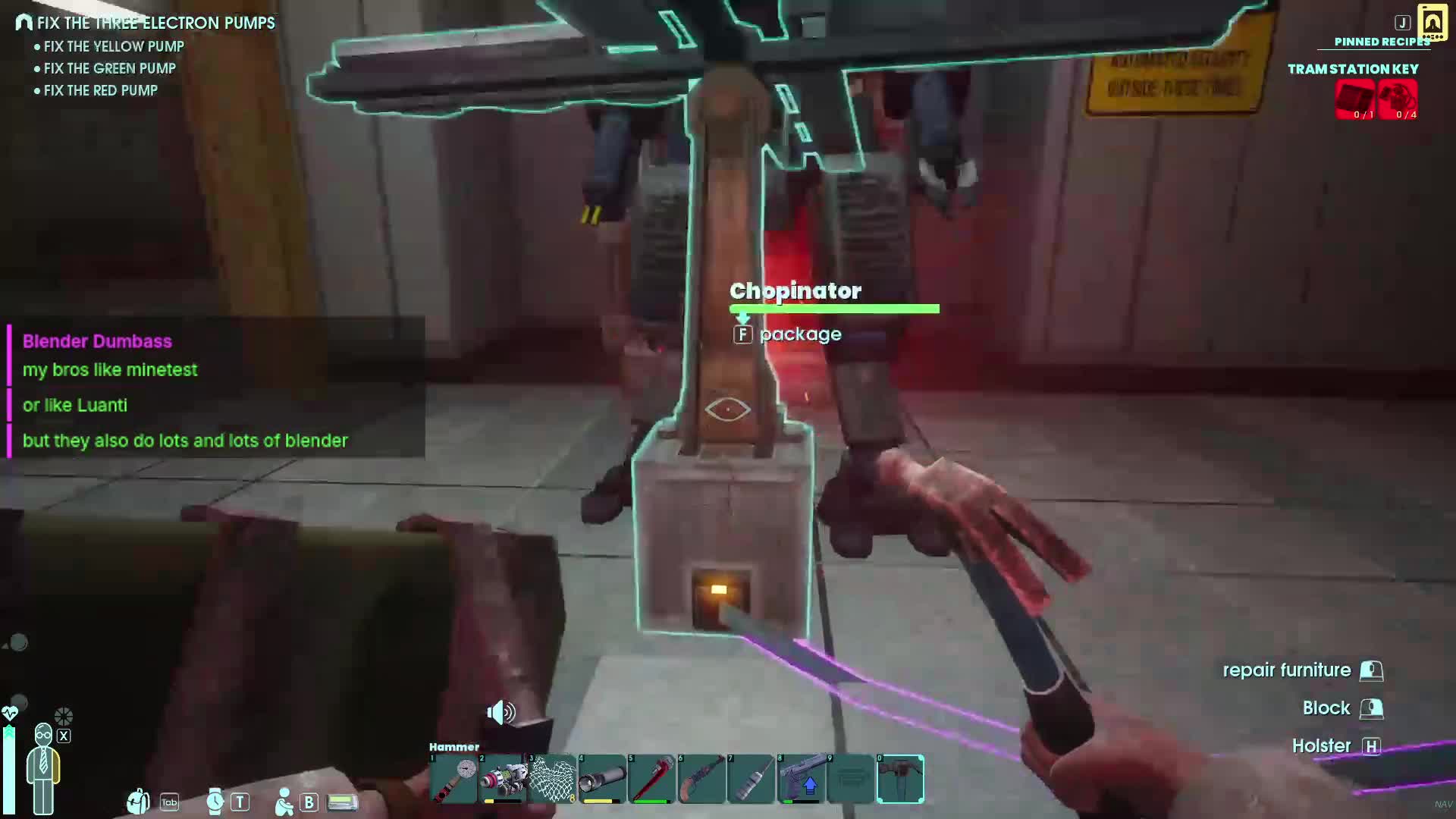This screenshot has width=1456, height=819.
Task: Click the speaker volume icon
Action: coord(500,713)
